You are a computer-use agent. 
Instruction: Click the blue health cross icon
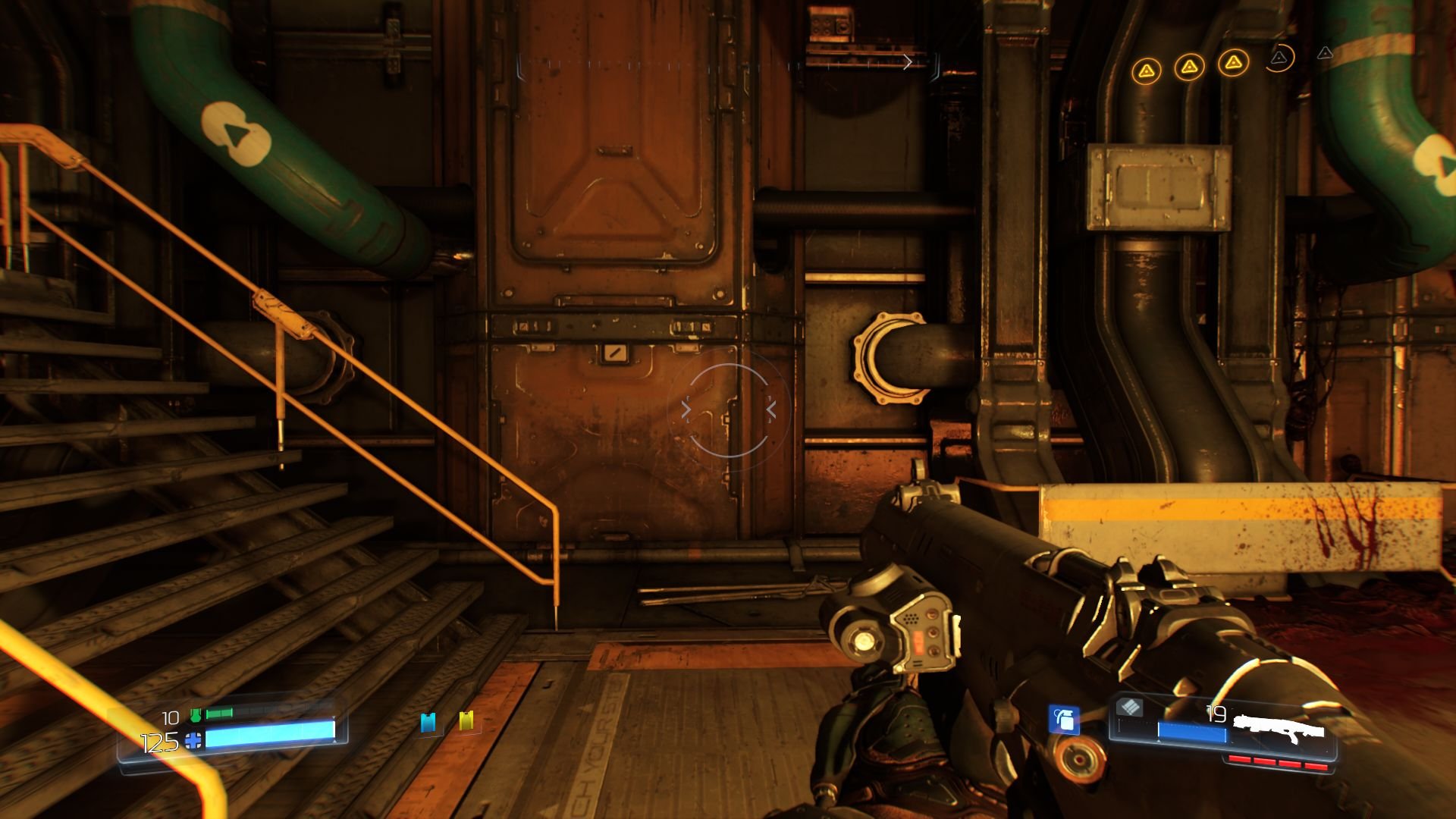point(193,741)
